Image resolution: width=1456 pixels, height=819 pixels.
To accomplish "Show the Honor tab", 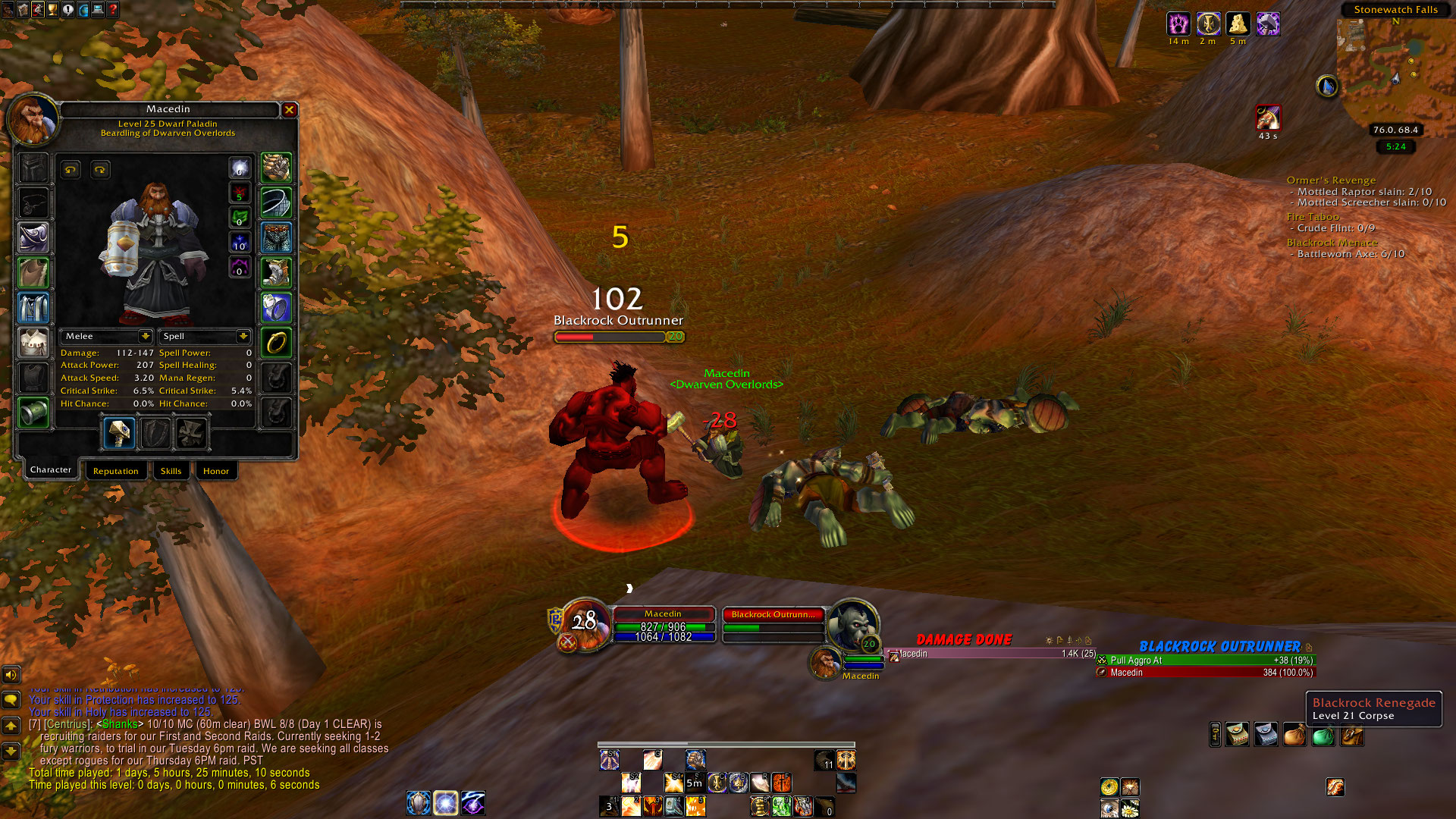I will pos(216,471).
